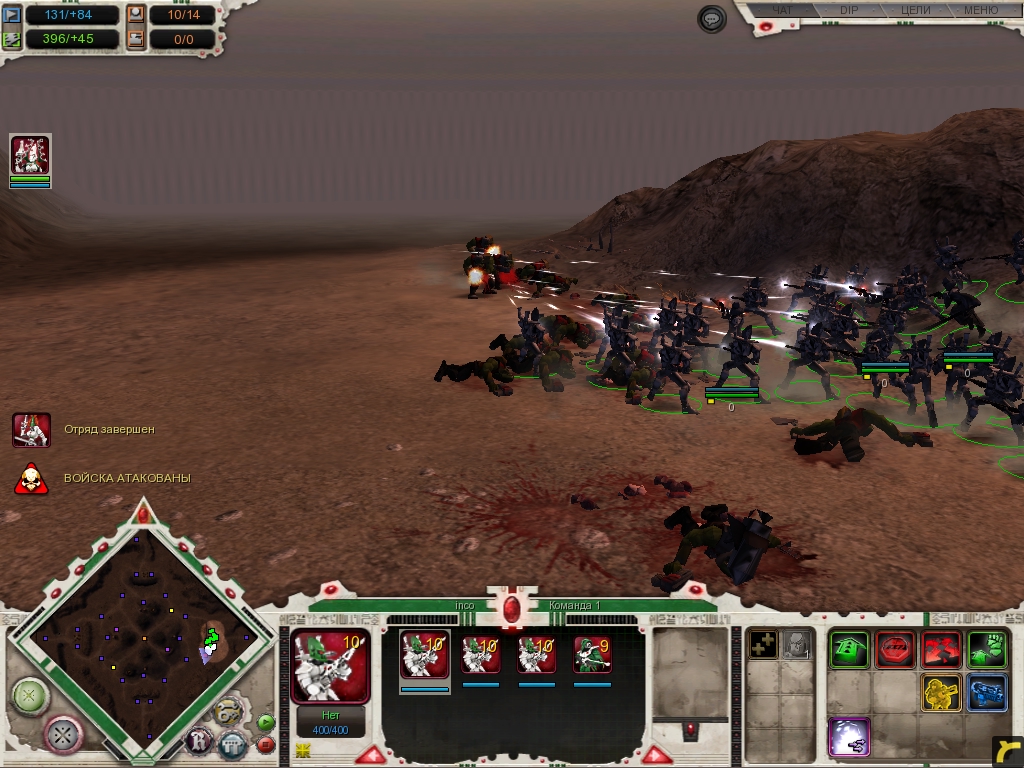Click the 'Отряд завершен' squad complete notification icon
The width and height of the screenshot is (1024, 768).
coord(31,429)
